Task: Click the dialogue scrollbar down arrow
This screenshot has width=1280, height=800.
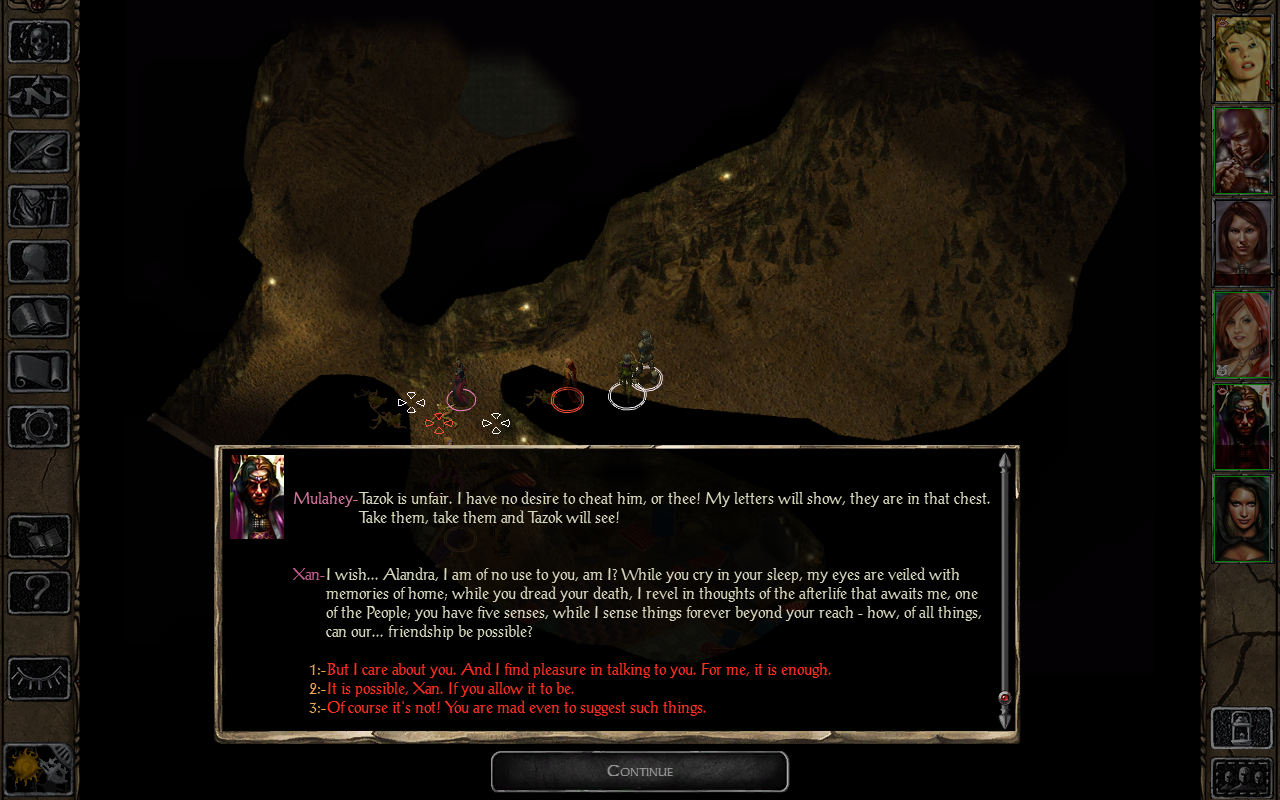Action: (1004, 719)
